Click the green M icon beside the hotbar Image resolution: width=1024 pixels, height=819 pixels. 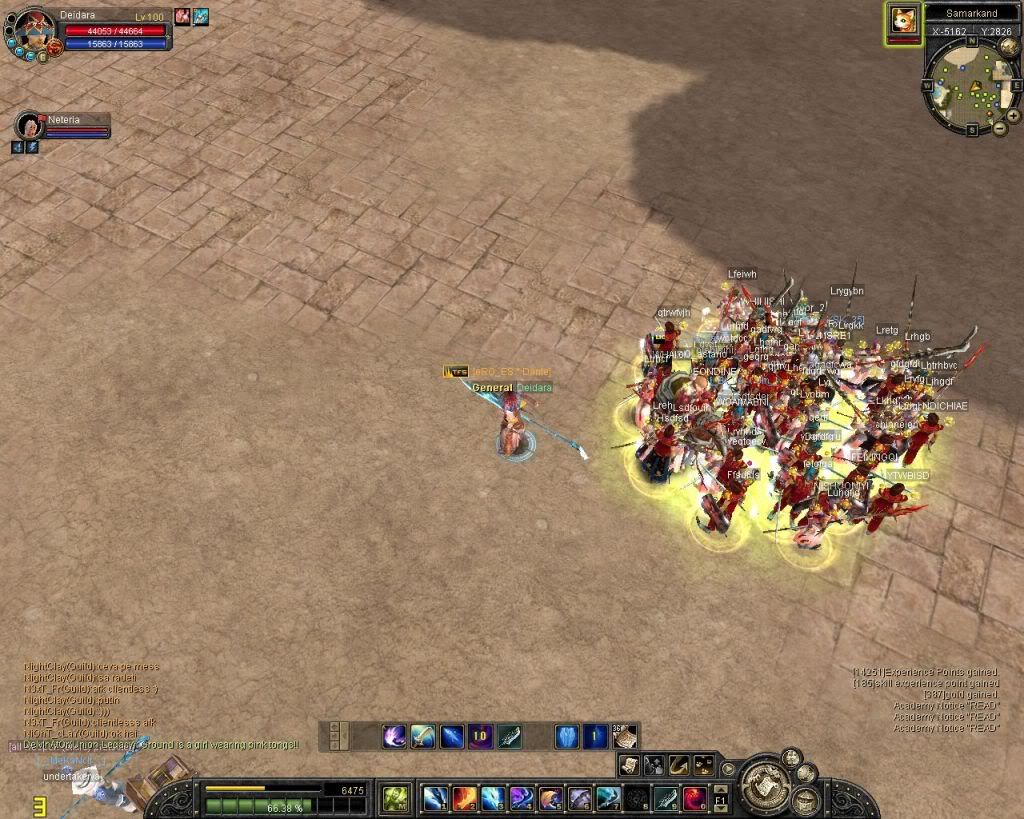(394, 798)
